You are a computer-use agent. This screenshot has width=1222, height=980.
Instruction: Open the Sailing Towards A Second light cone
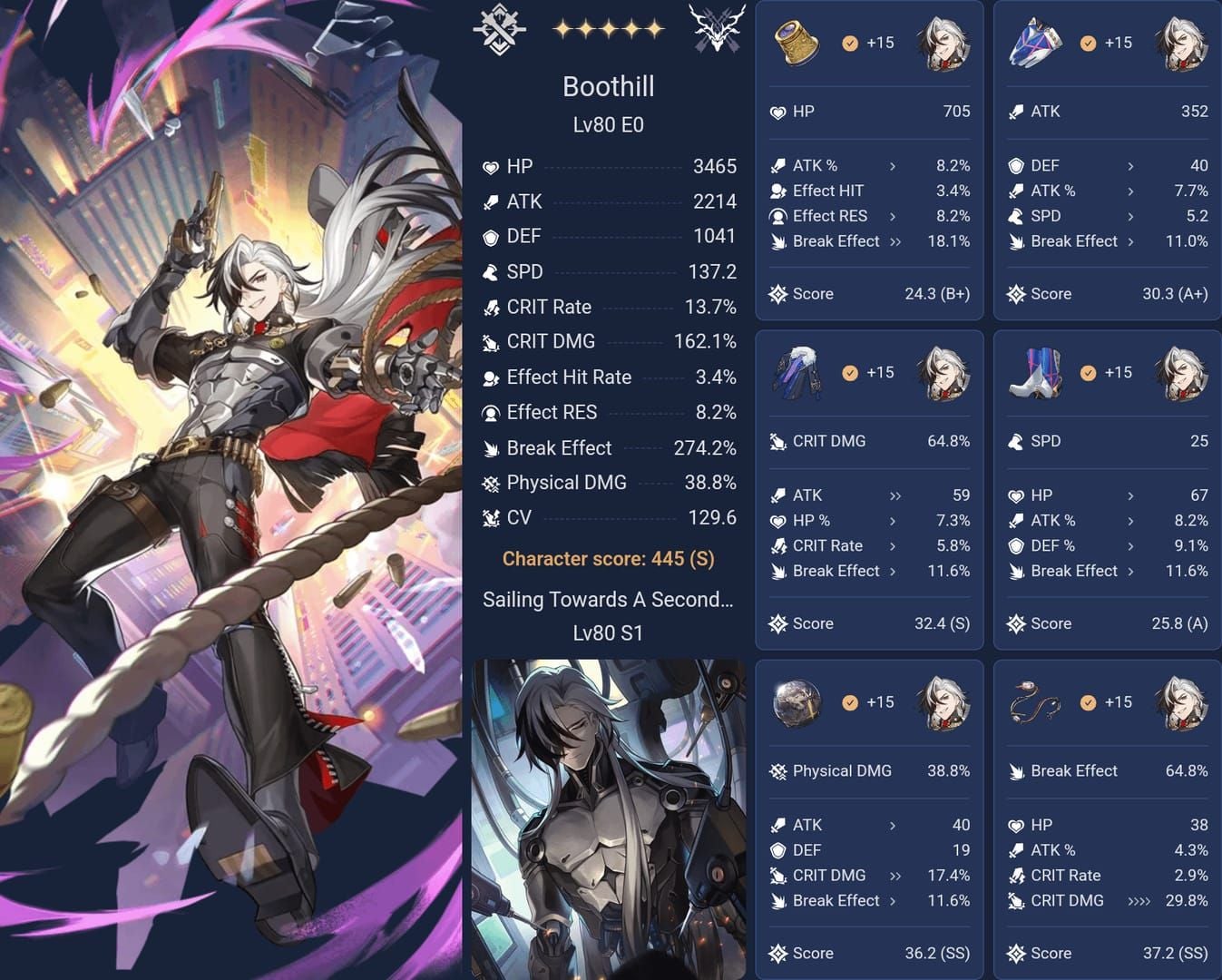click(608, 600)
